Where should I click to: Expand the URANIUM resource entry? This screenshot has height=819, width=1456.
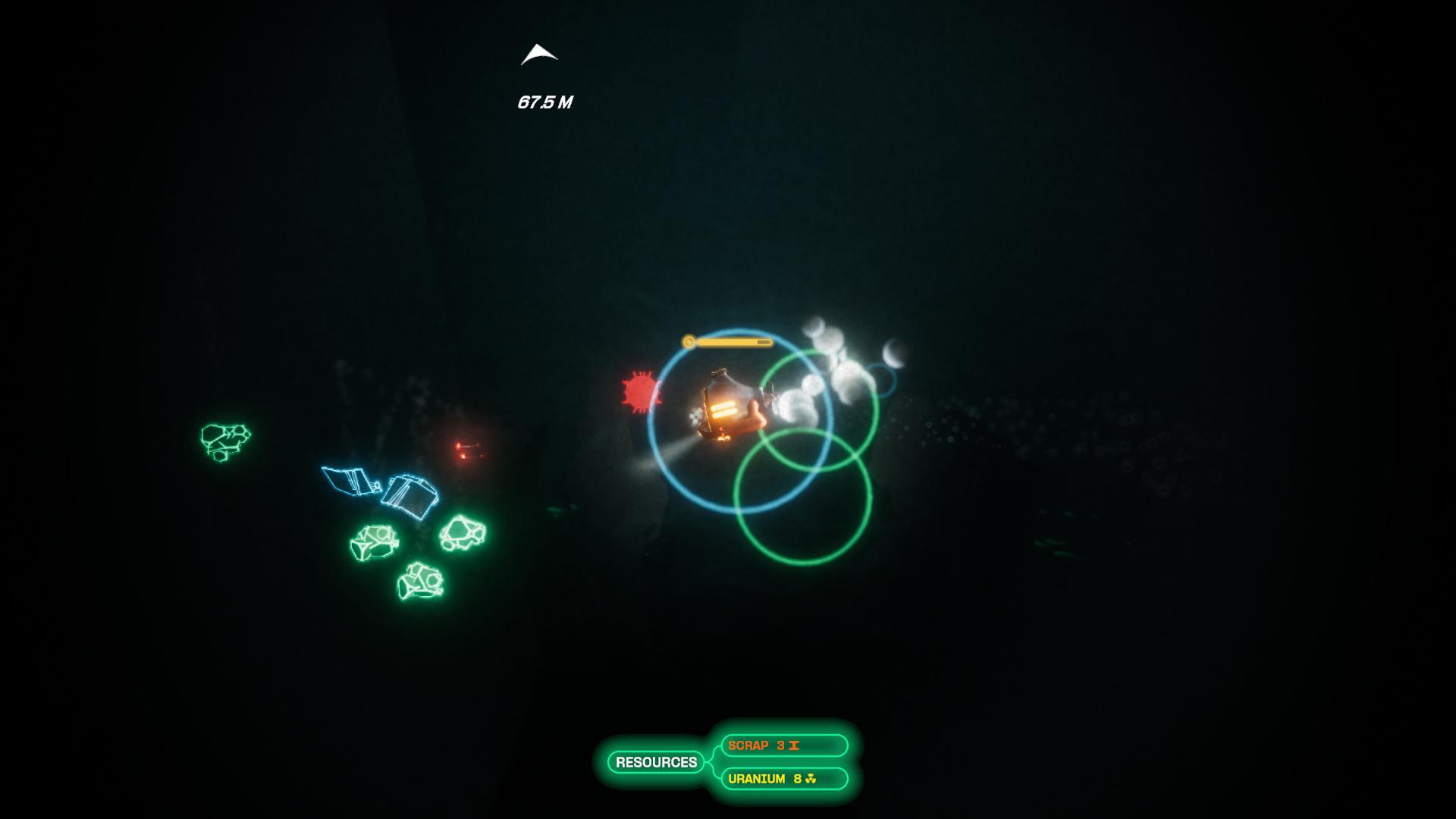click(x=781, y=779)
